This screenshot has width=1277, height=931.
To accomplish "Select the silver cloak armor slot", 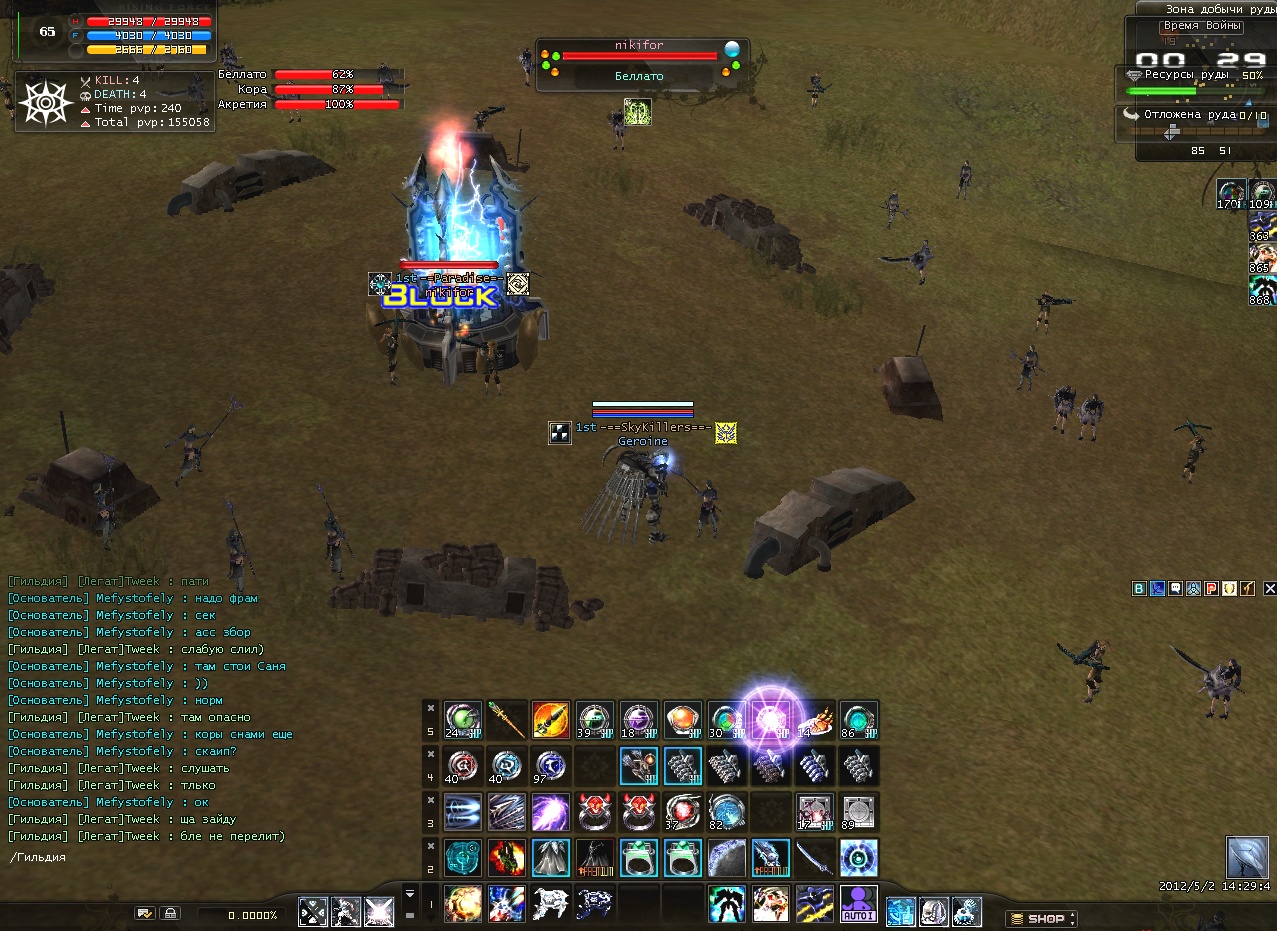I will 550,857.
